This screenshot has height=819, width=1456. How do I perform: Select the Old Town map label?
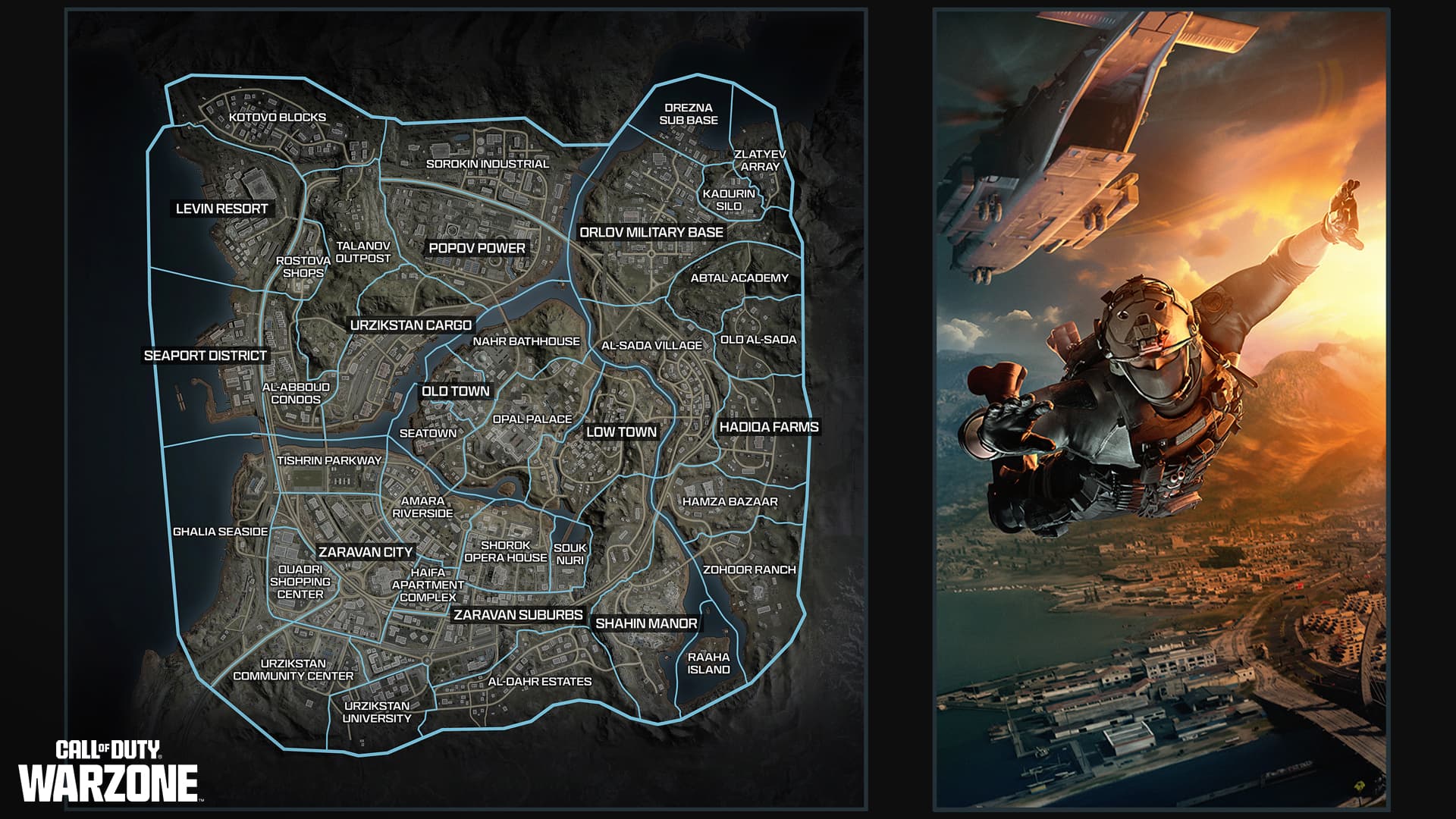pos(456,391)
